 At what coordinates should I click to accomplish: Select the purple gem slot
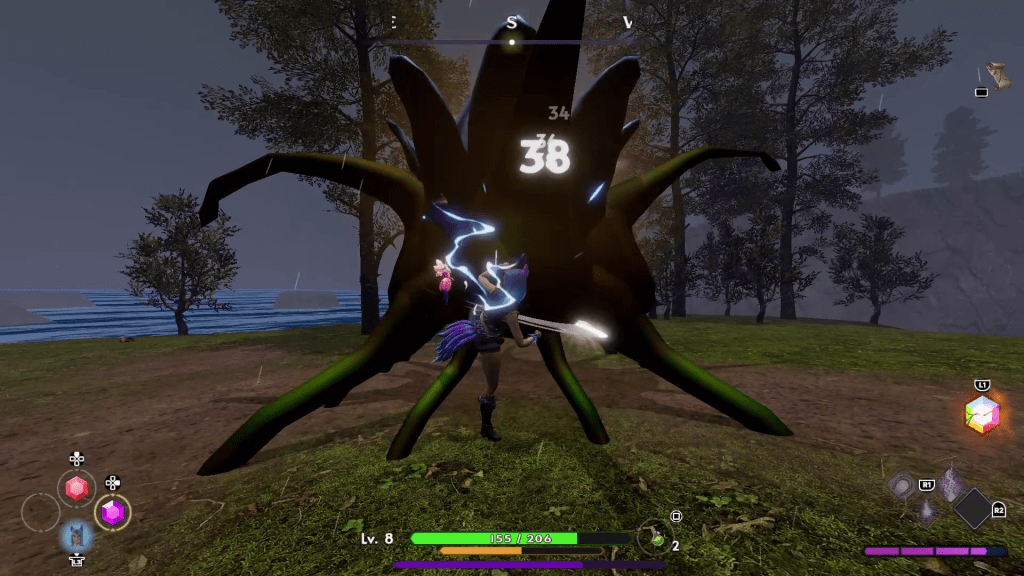(113, 512)
